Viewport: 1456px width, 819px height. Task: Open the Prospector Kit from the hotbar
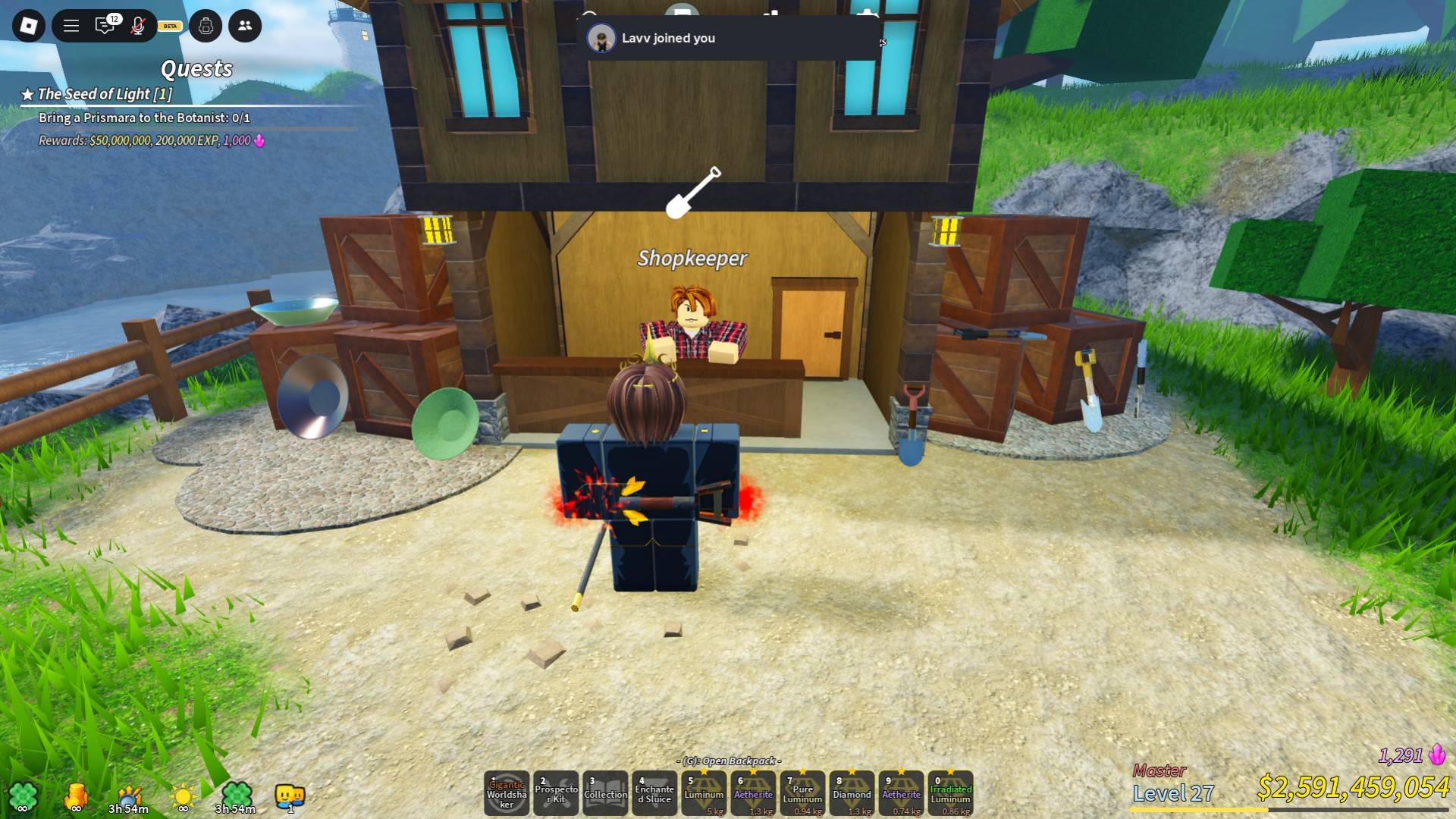click(x=557, y=793)
